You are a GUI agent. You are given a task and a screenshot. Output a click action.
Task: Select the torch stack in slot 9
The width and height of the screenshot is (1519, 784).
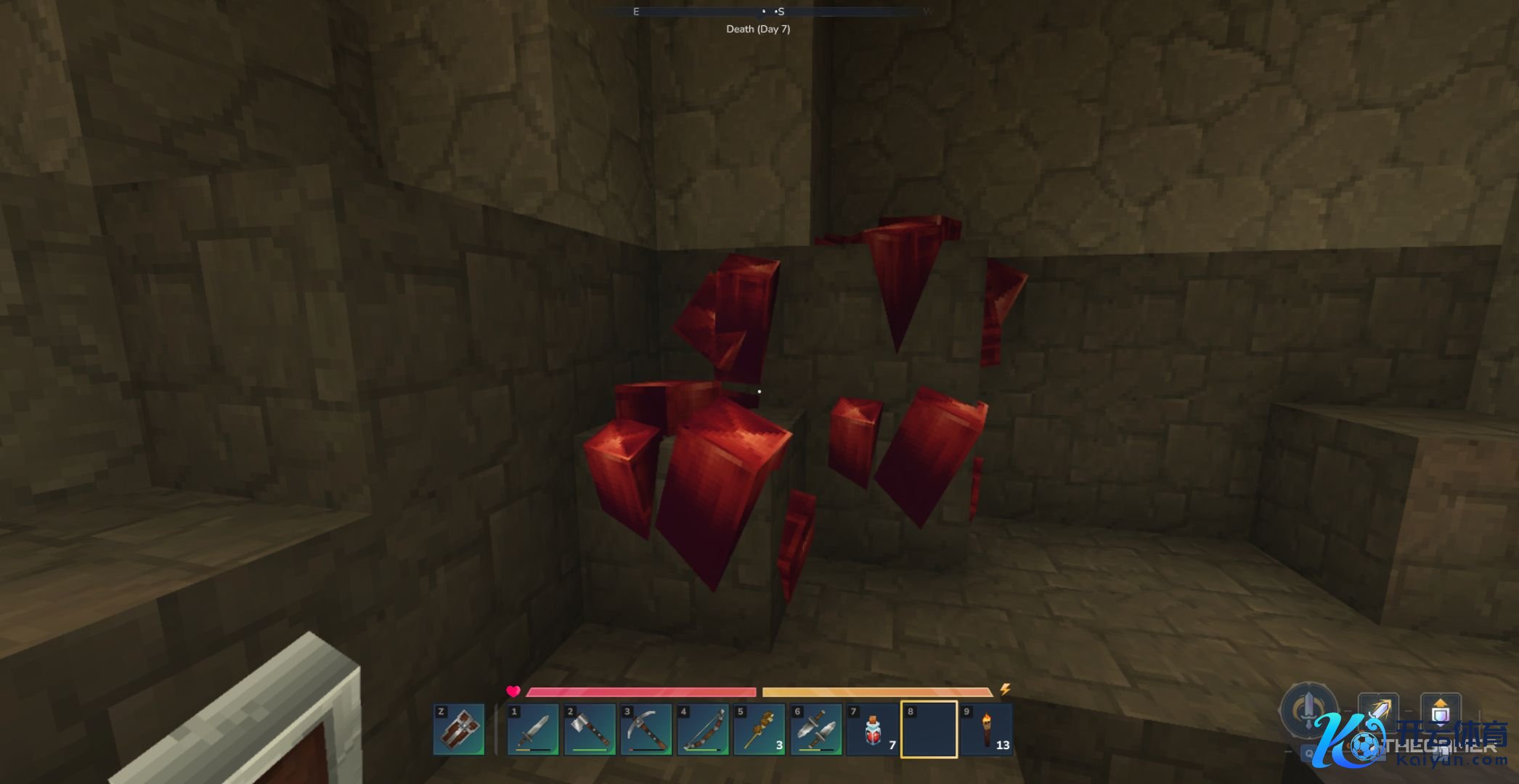pos(986,730)
